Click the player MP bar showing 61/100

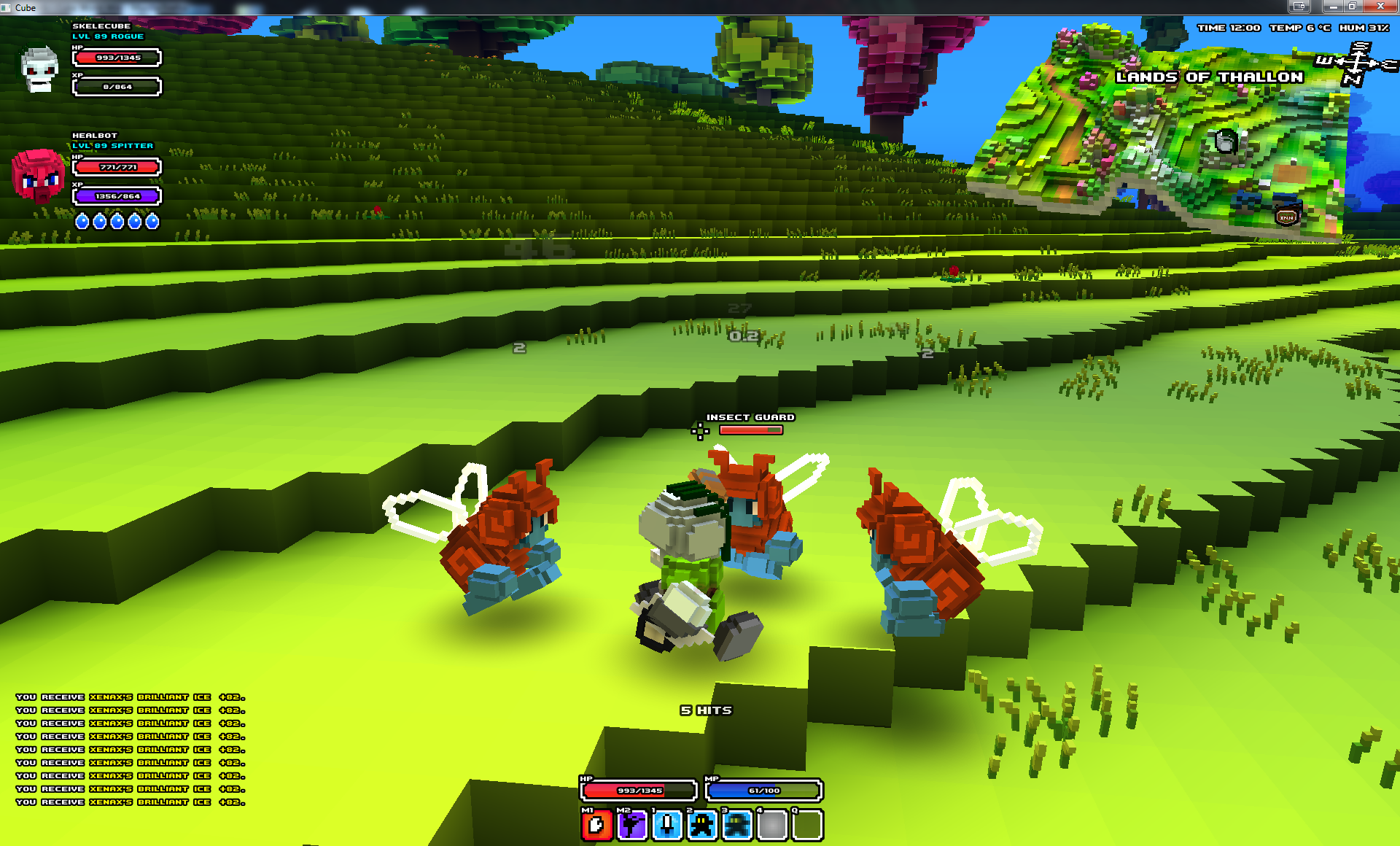(x=763, y=791)
